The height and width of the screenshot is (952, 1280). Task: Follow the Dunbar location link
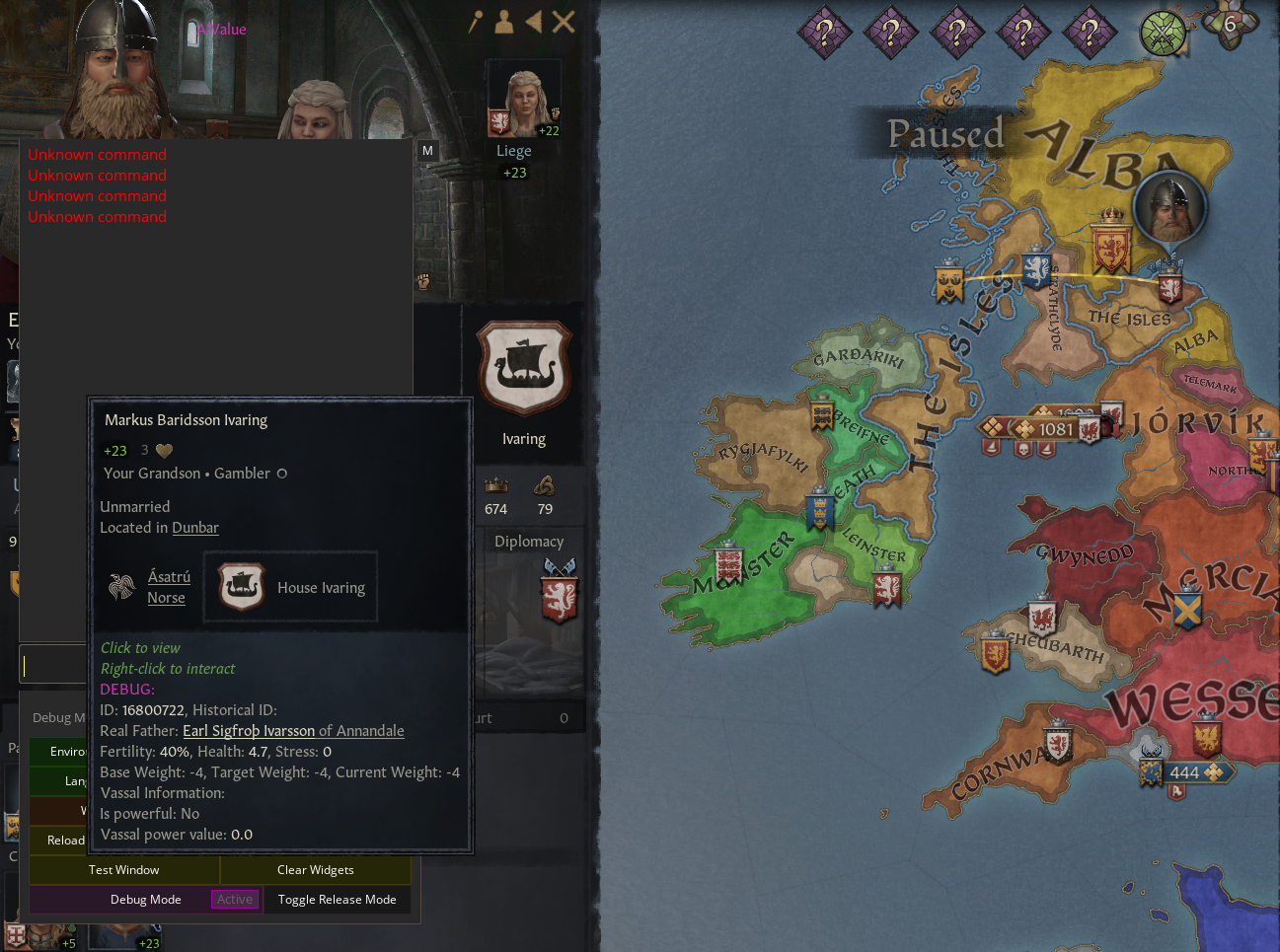click(195, 528)
